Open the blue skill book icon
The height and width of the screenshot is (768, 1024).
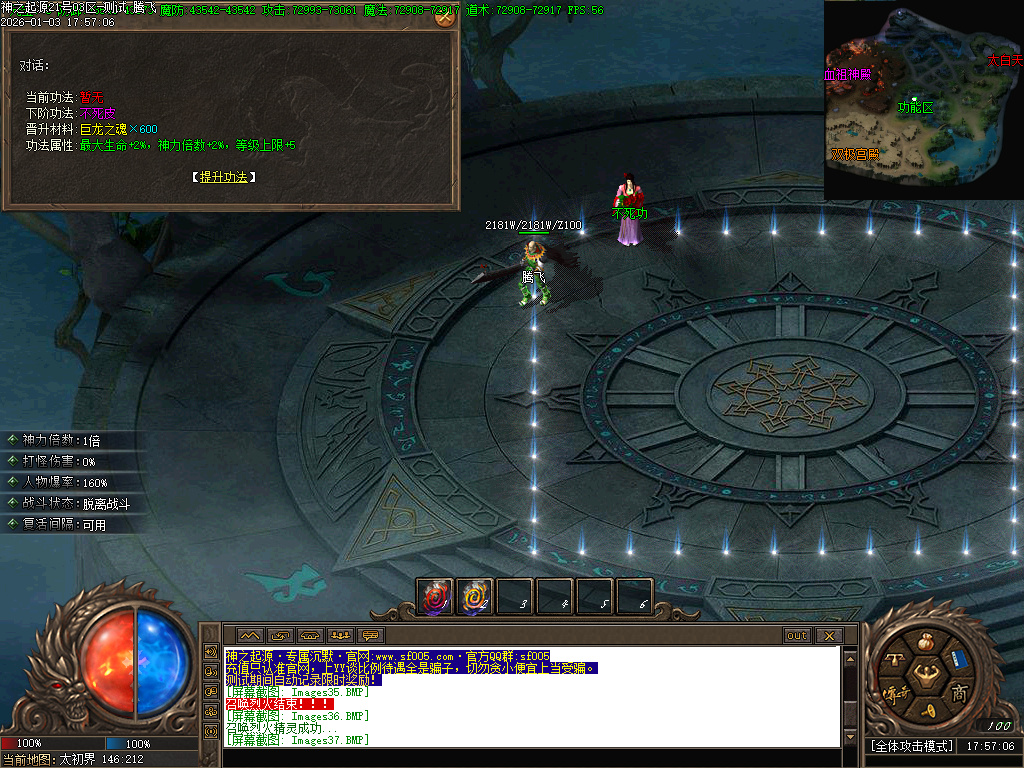pos(957,661)
